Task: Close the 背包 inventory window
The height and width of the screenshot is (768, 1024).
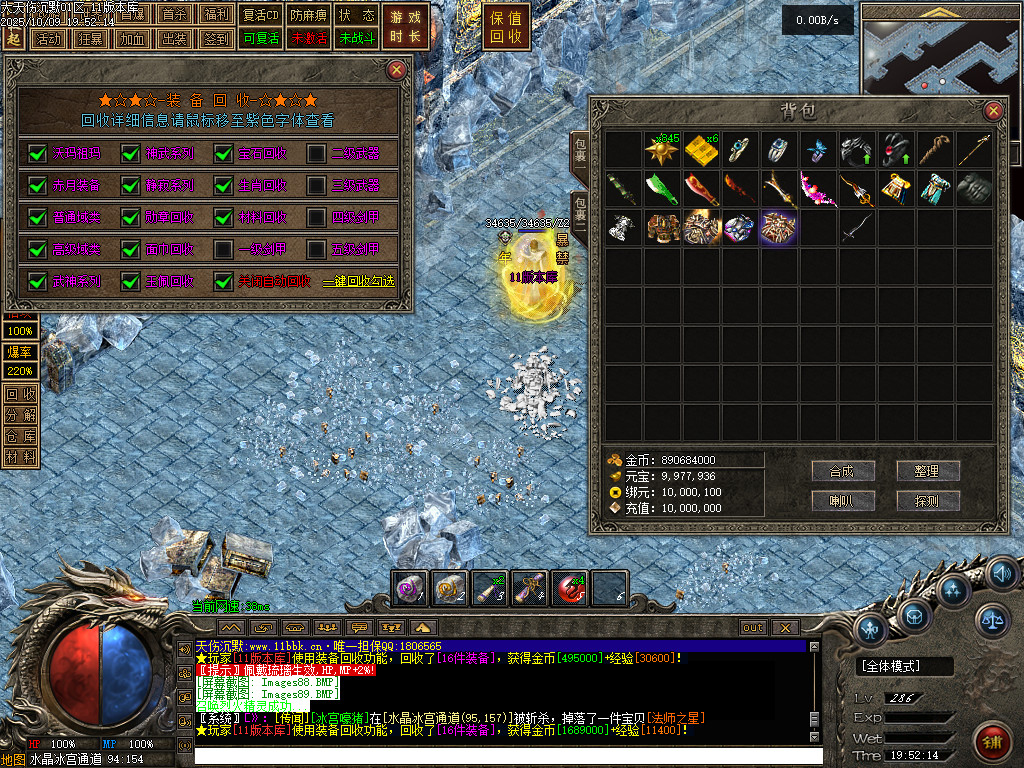Action: (x=993, y=111)
